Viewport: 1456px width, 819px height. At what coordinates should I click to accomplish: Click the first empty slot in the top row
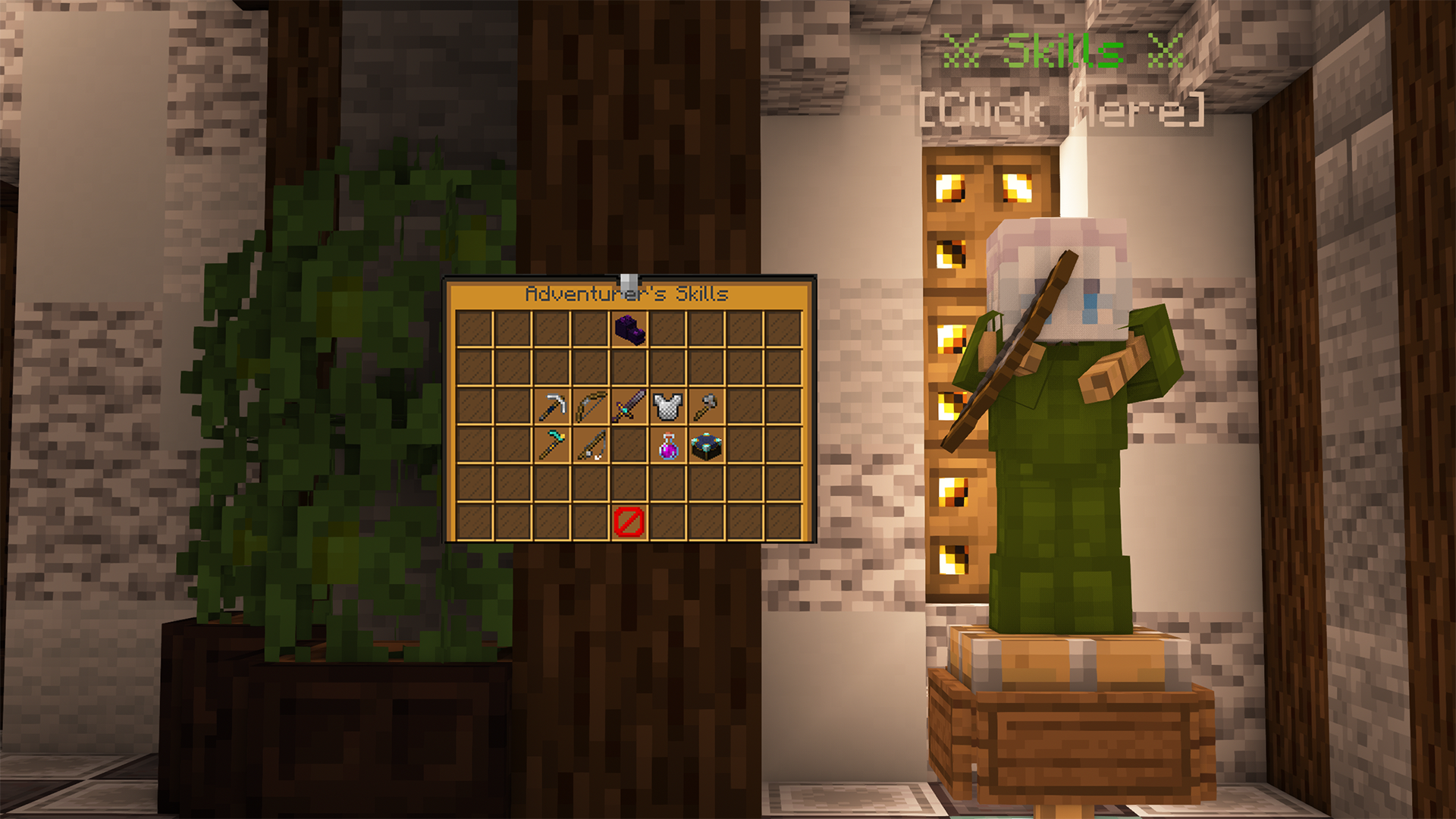pyautogui.click(x=474, y=330)
